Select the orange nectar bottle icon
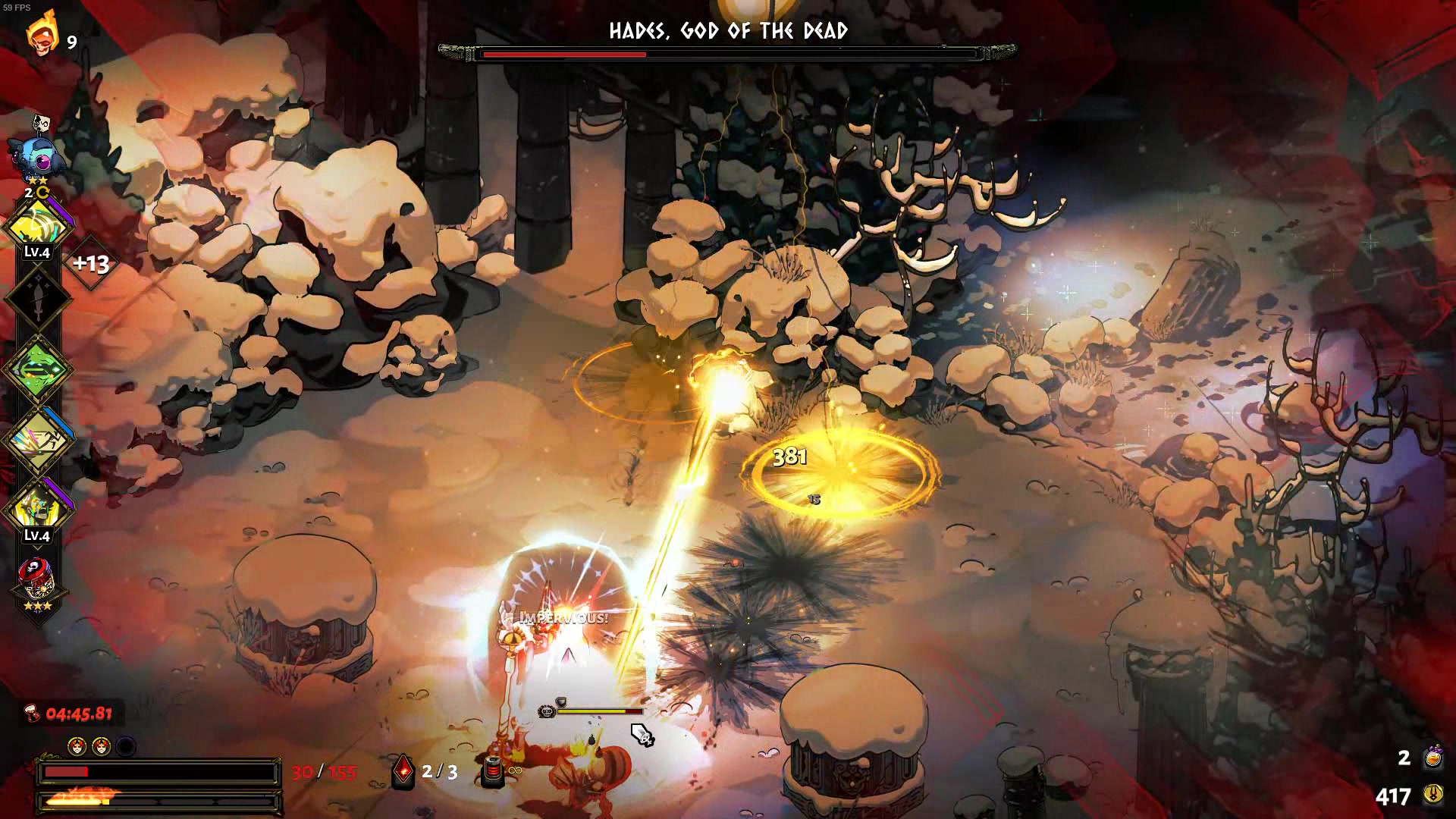Viewport: 1456px width, 819px height. pos(1433,757)
